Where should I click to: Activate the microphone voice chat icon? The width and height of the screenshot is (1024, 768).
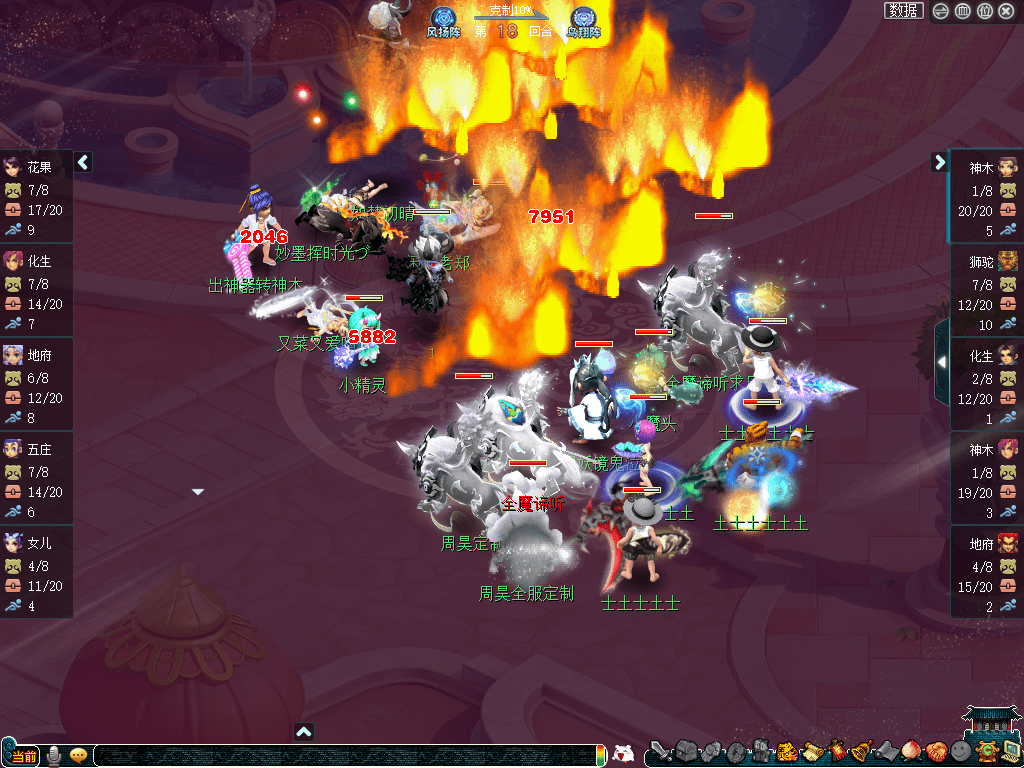coord(54,755)
